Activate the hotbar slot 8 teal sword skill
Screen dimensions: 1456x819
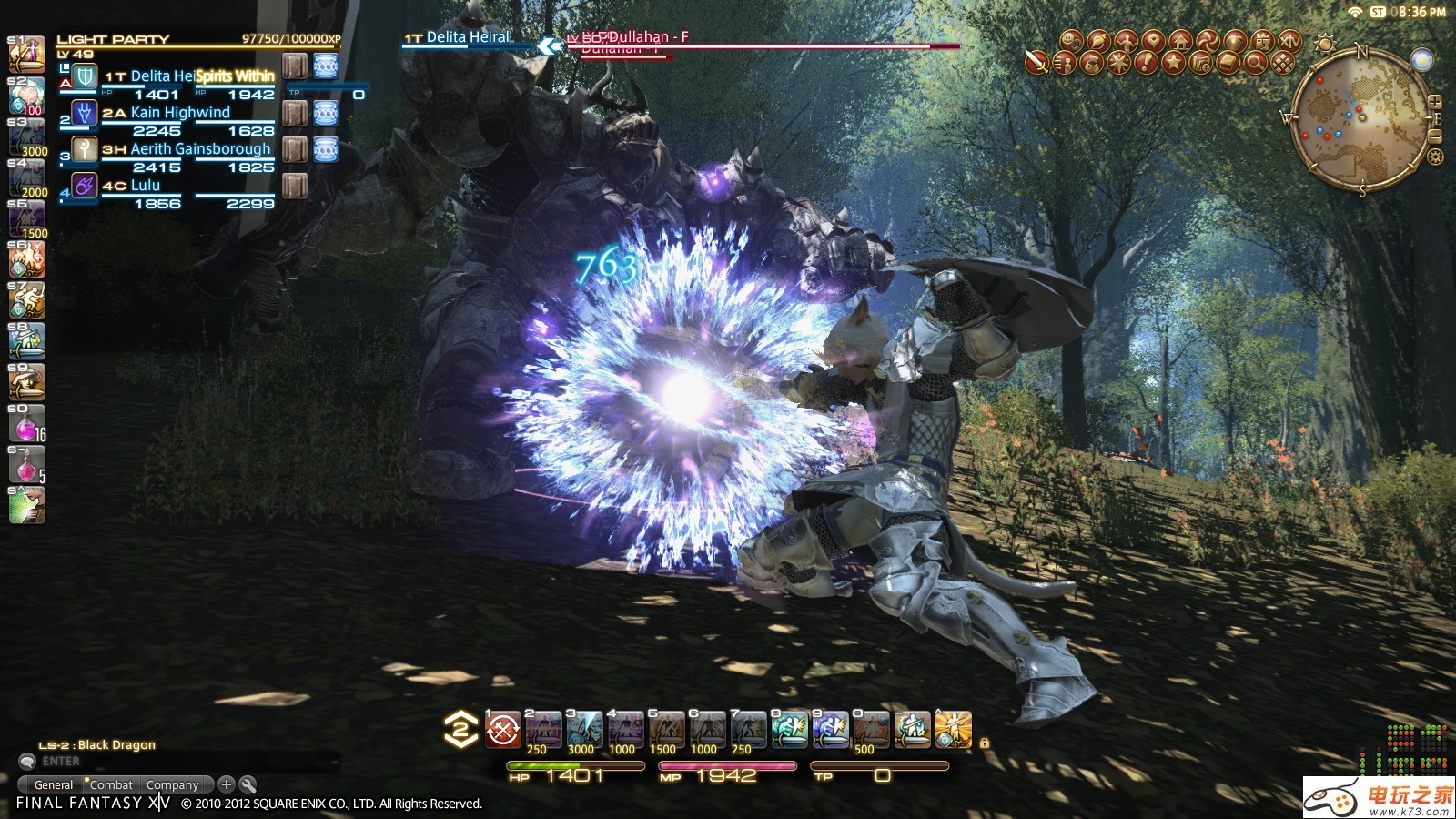tap(789, 730)
